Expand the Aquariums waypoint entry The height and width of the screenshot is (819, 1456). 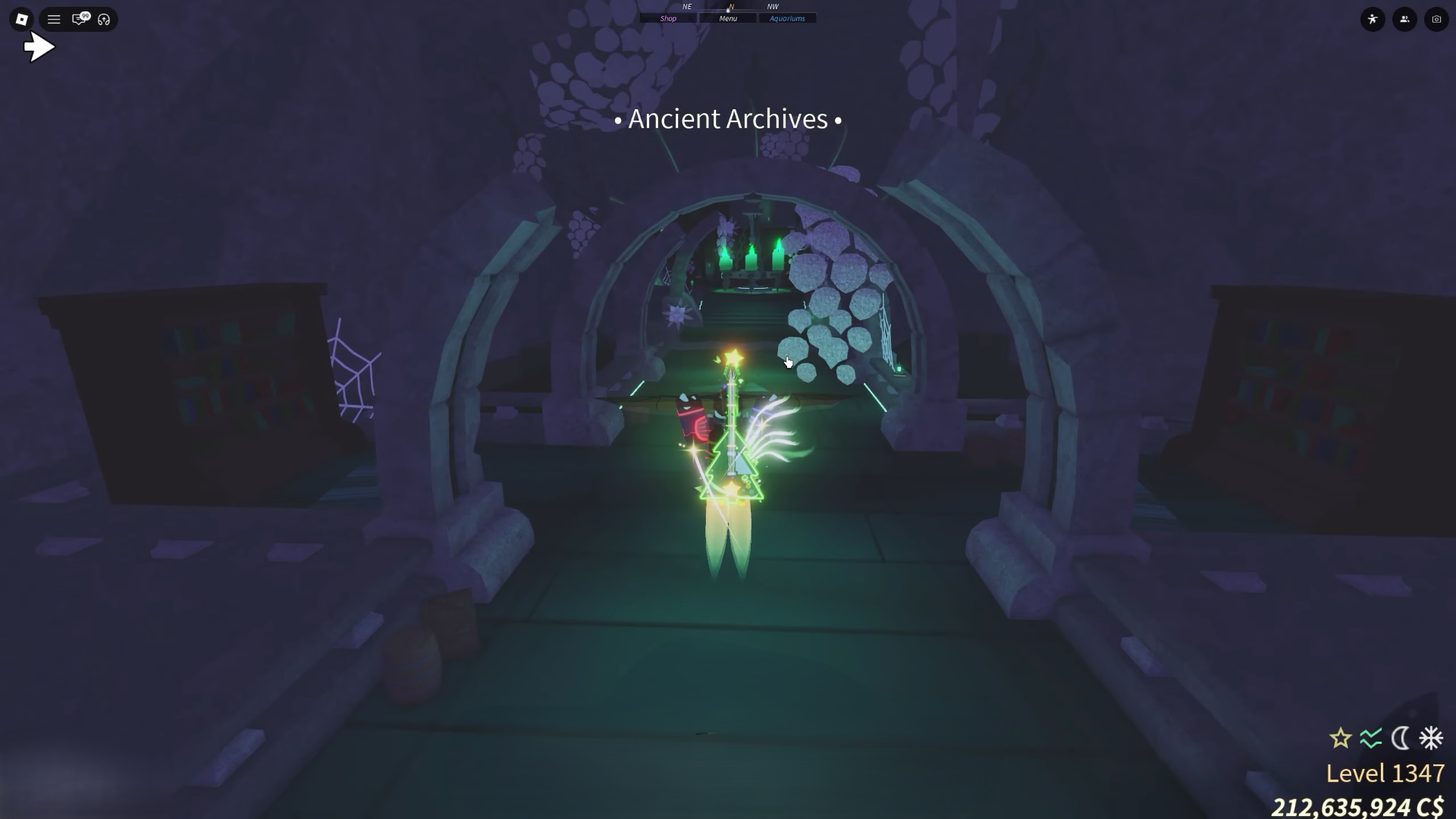[x=787, y=17]
